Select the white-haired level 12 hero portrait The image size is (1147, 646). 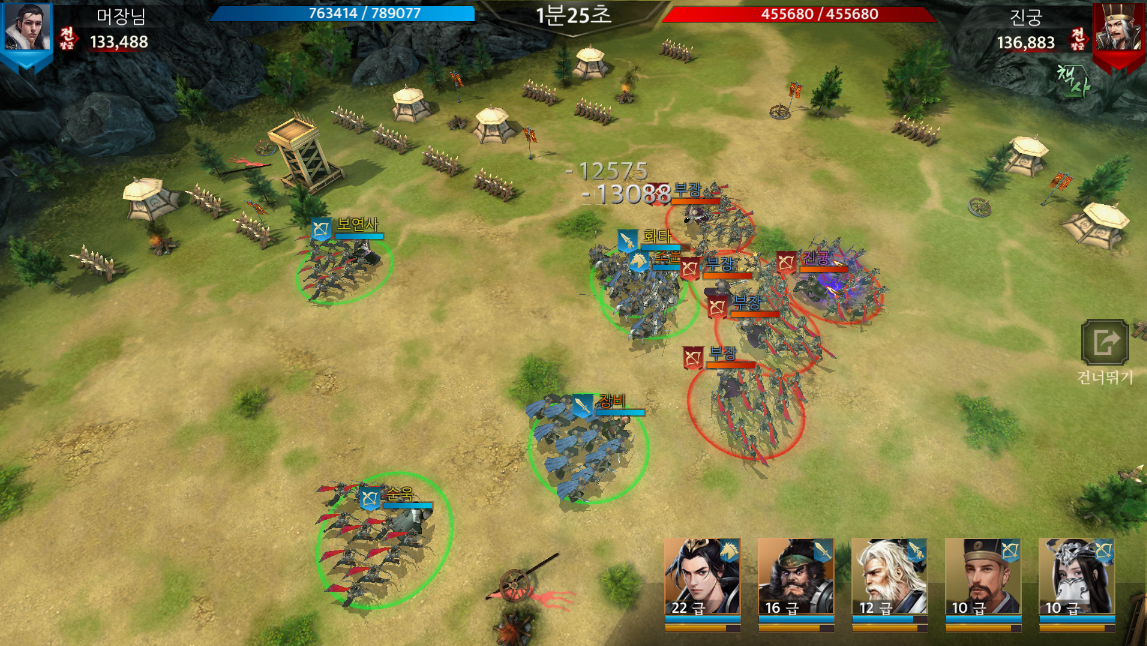889,577
